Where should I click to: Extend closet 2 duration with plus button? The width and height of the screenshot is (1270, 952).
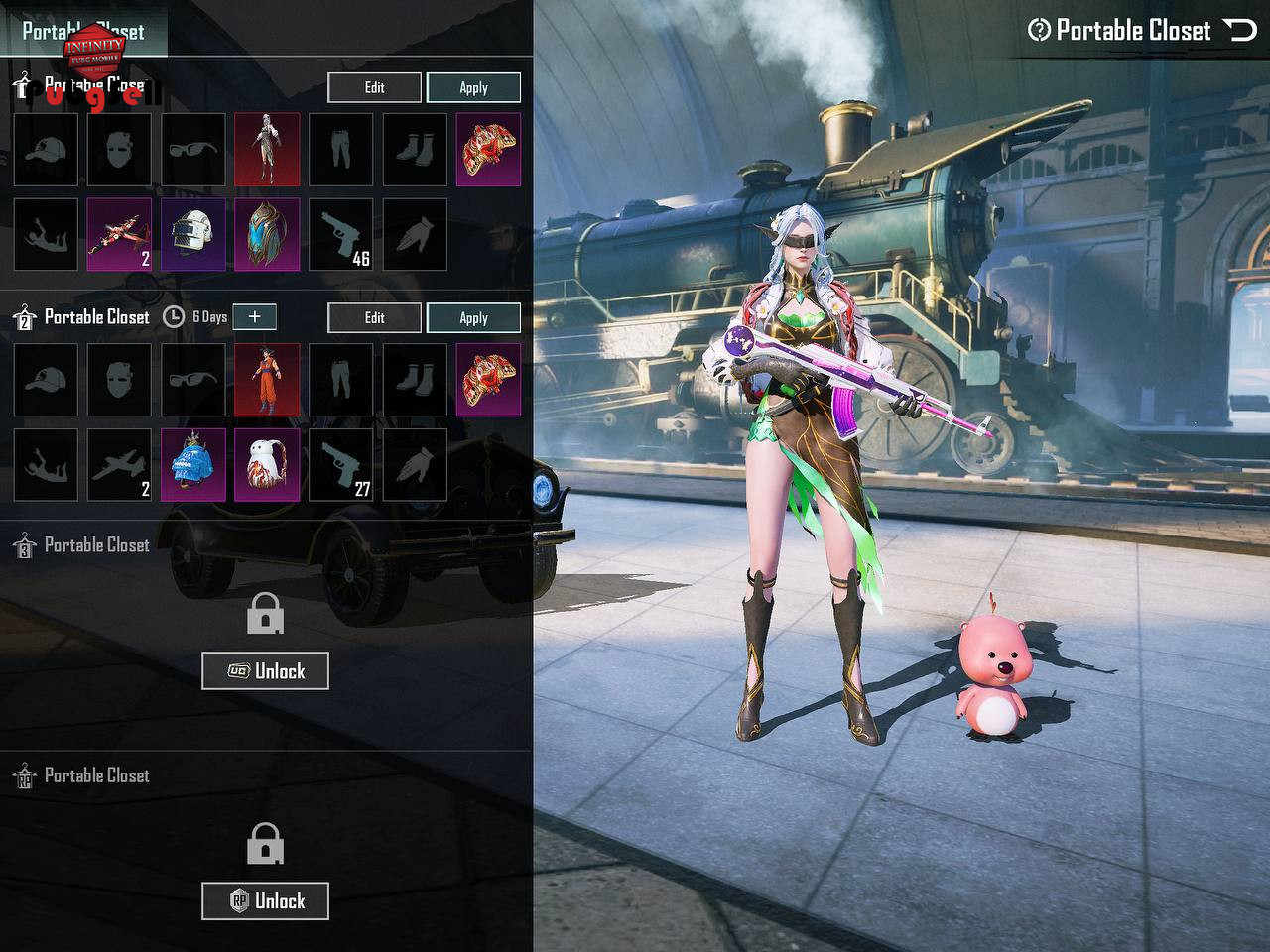(255, 316)
